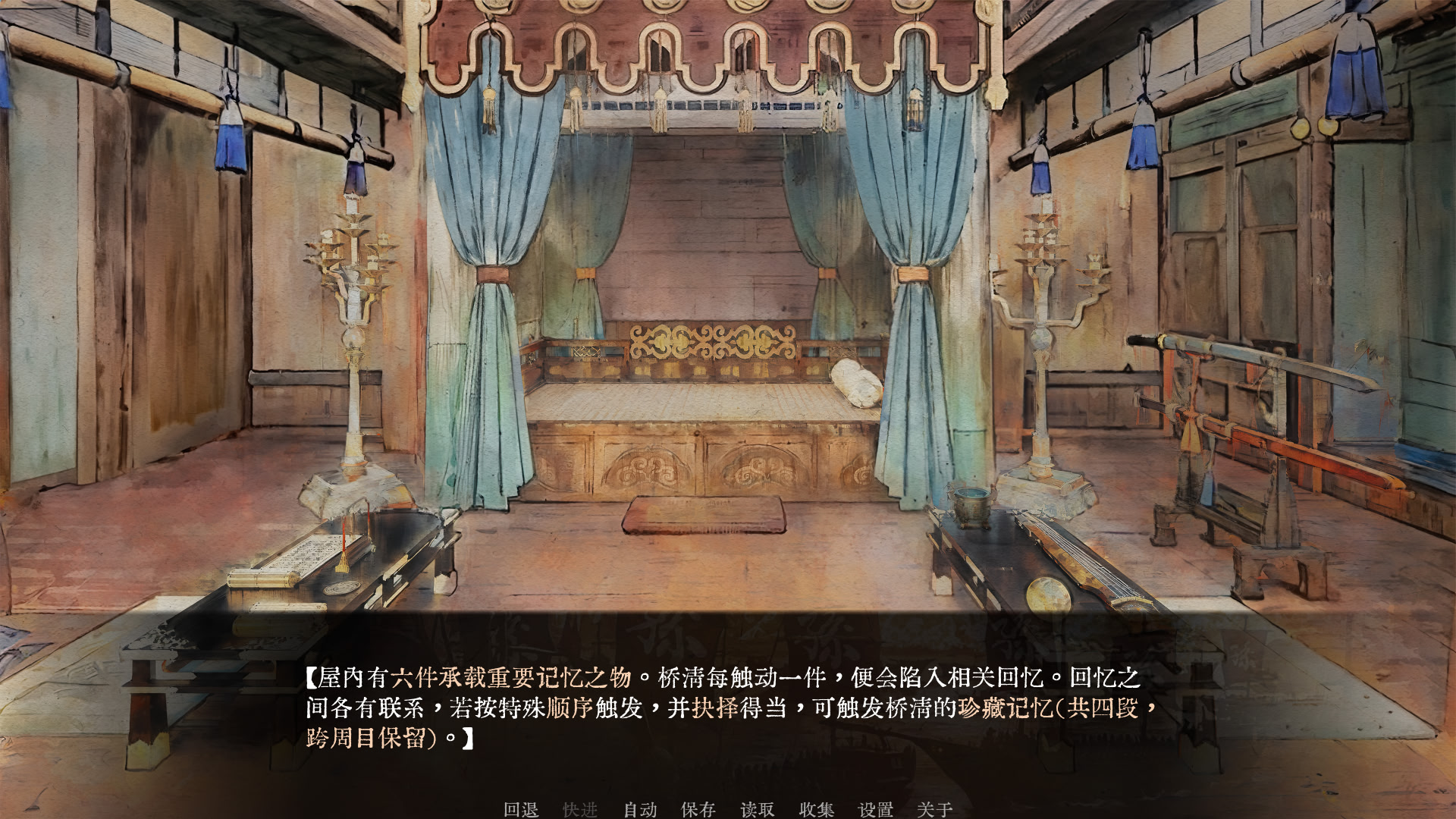Screen dimensions: 1456x819
Task: Enable 快进 fast-forward mode
Action: point(581,810)
